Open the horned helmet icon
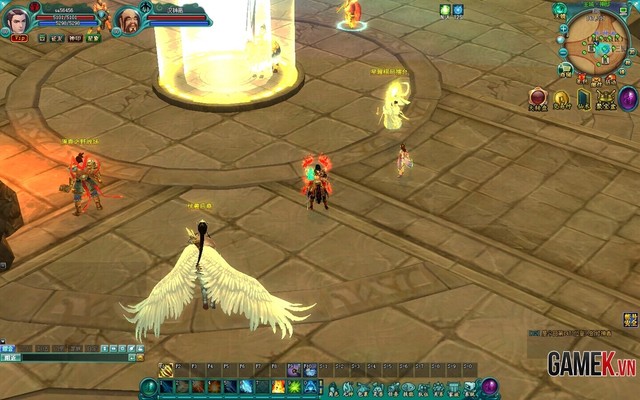The height and width of the screenshot is (400, 640). click(604, 97)
